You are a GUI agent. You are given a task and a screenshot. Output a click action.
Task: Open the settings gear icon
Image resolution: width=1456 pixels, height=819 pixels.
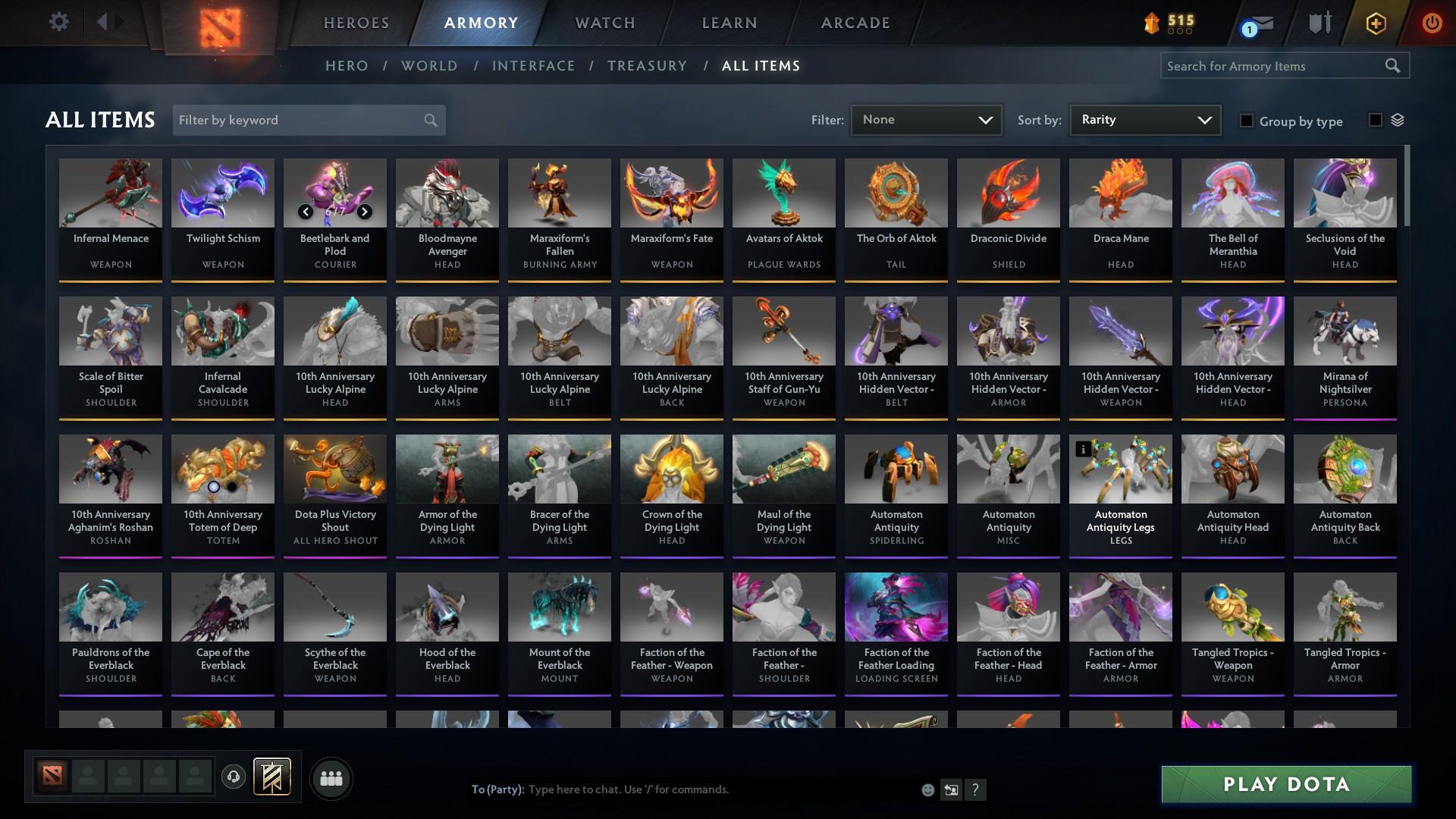[59, 22]
